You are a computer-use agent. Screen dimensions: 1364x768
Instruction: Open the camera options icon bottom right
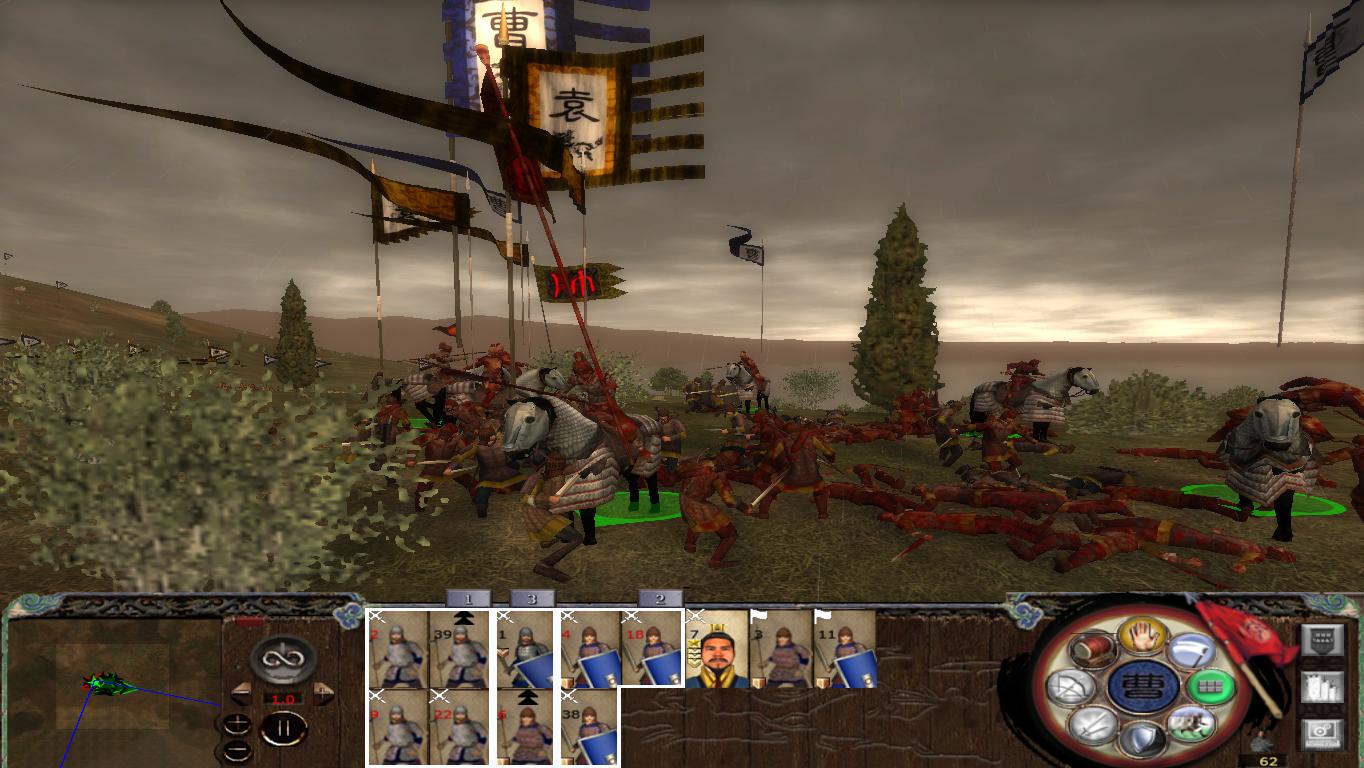click(x=1323, y=732)
